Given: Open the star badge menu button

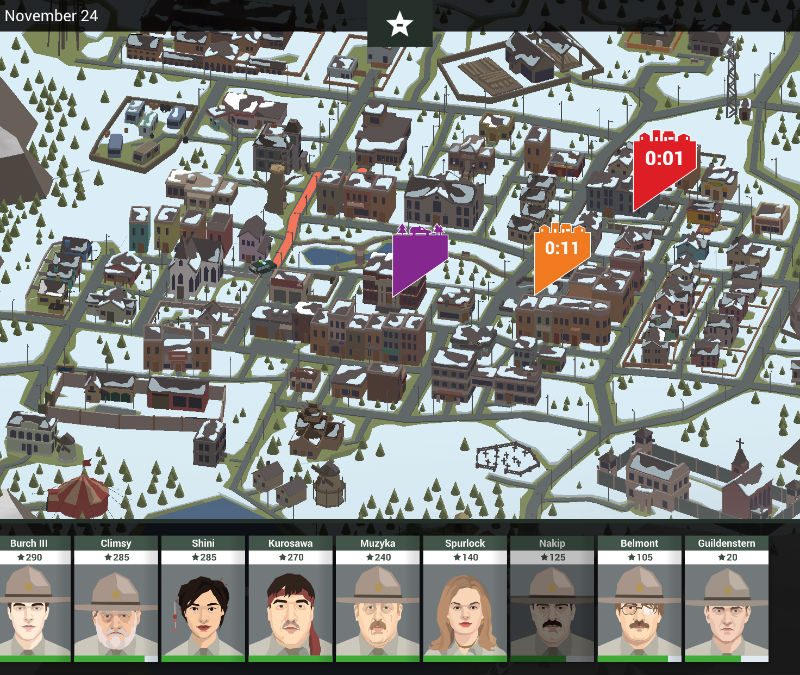Looking at the screenshot, I should 400,23.
